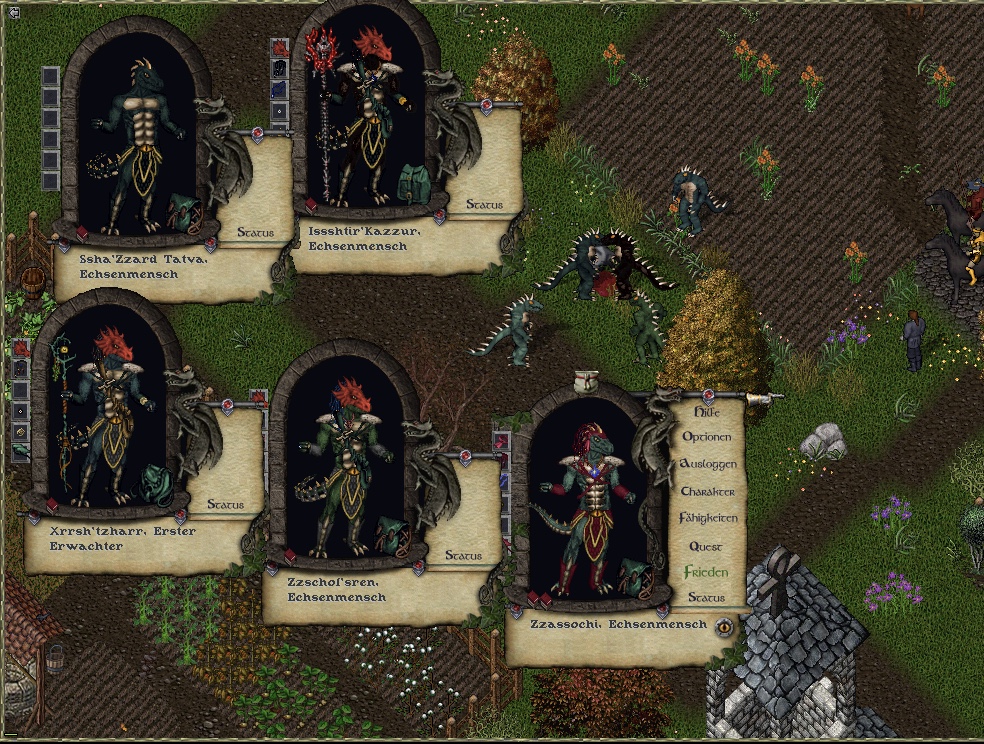Open Zzassochi's green backpack
Image resolution: width=984 pixels, height=744 pixels.
coord(633,577)
